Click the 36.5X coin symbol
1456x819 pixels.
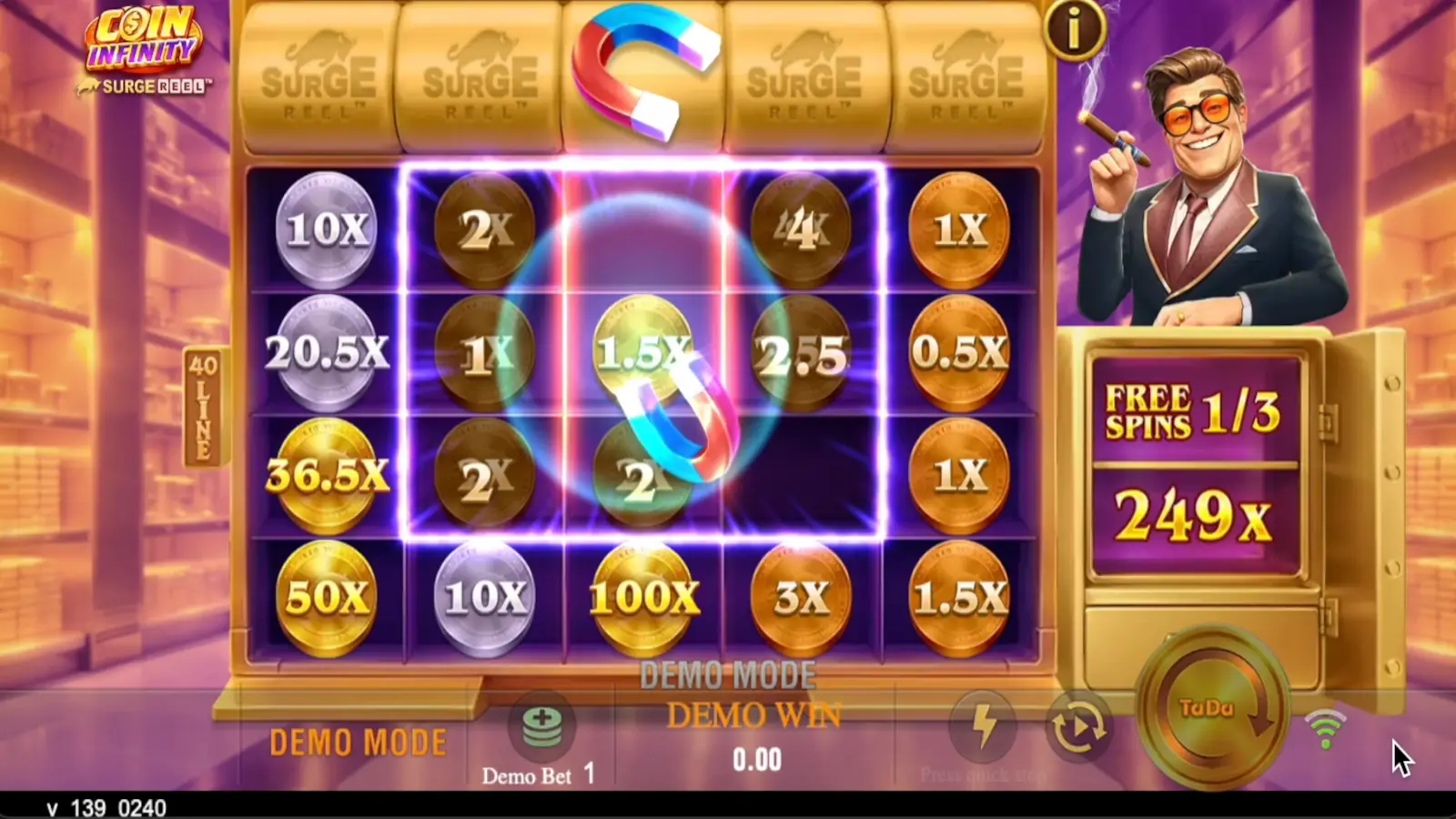click(328, 473)
